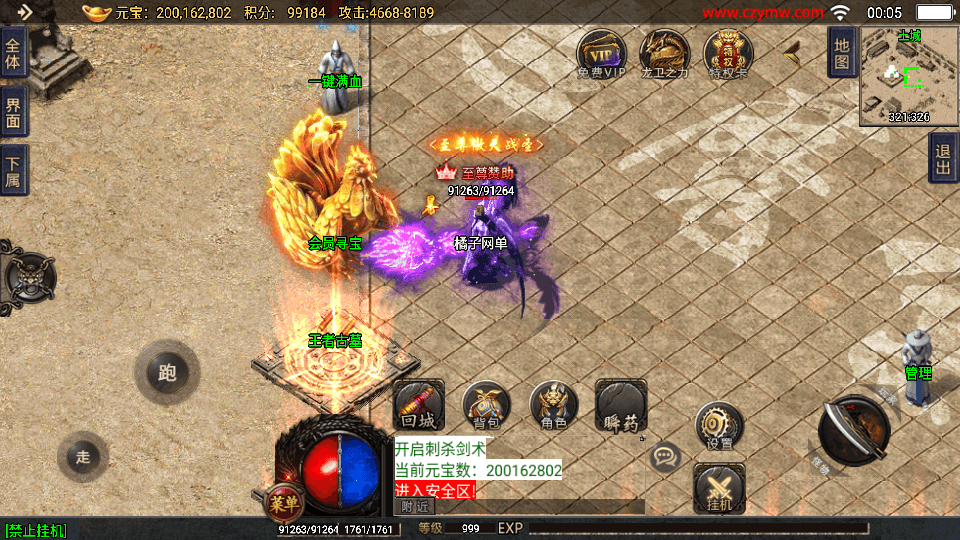Open the 特权卡 privilege card icon
Image resolution: width=960 pixels, height=540 pixels.
pos(728,53)
